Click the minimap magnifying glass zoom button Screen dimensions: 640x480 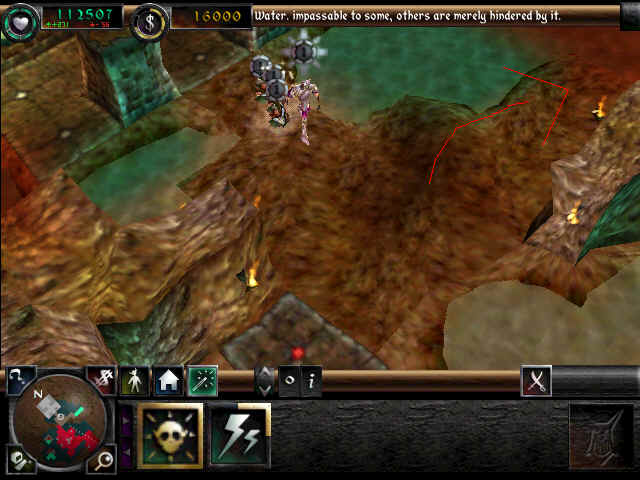tap(100, 459)
